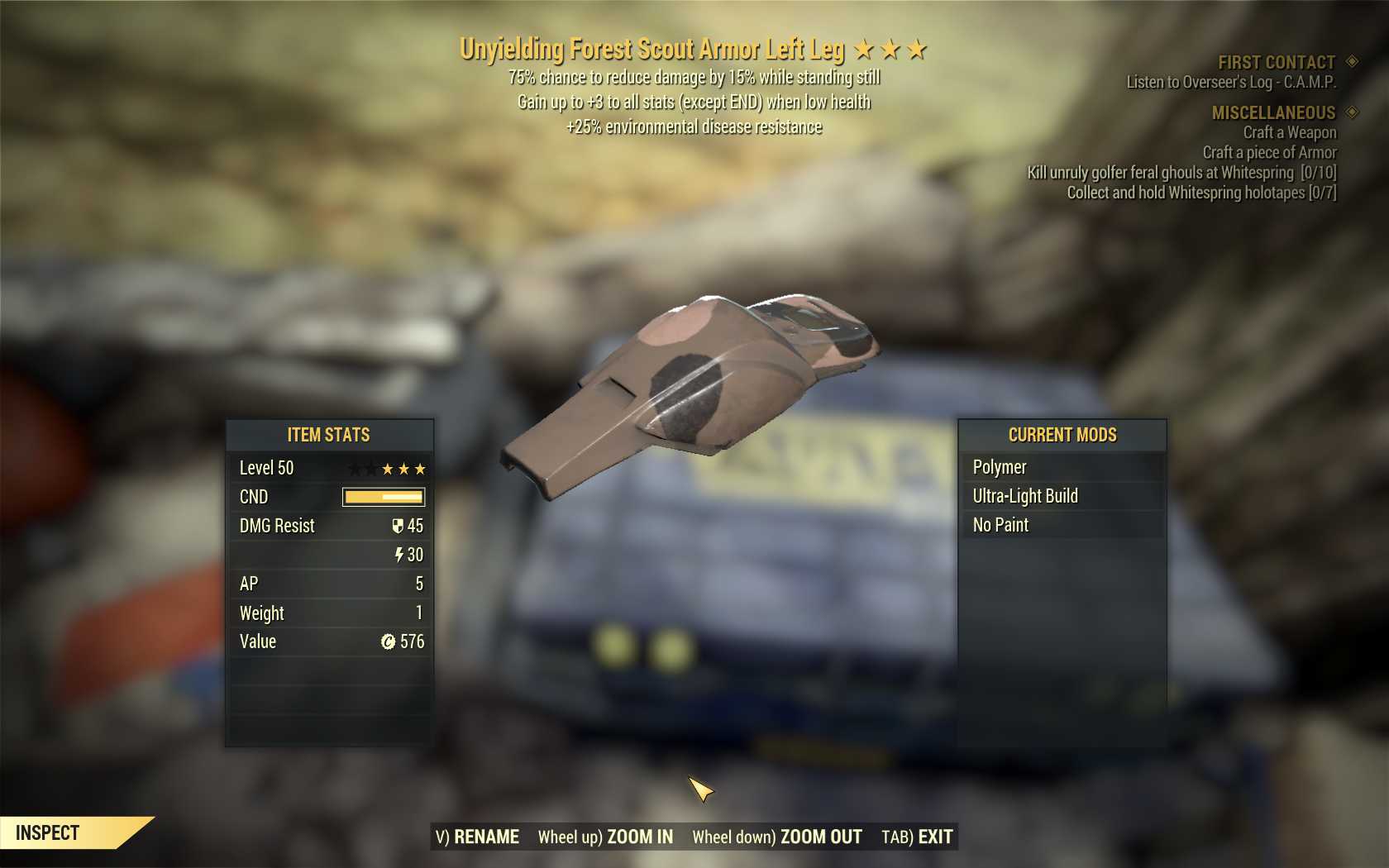Select the First Contact quest tracker heading
Image resolution: width=1389 pixels, height=868 pixels.
(x=1276, y=62)
